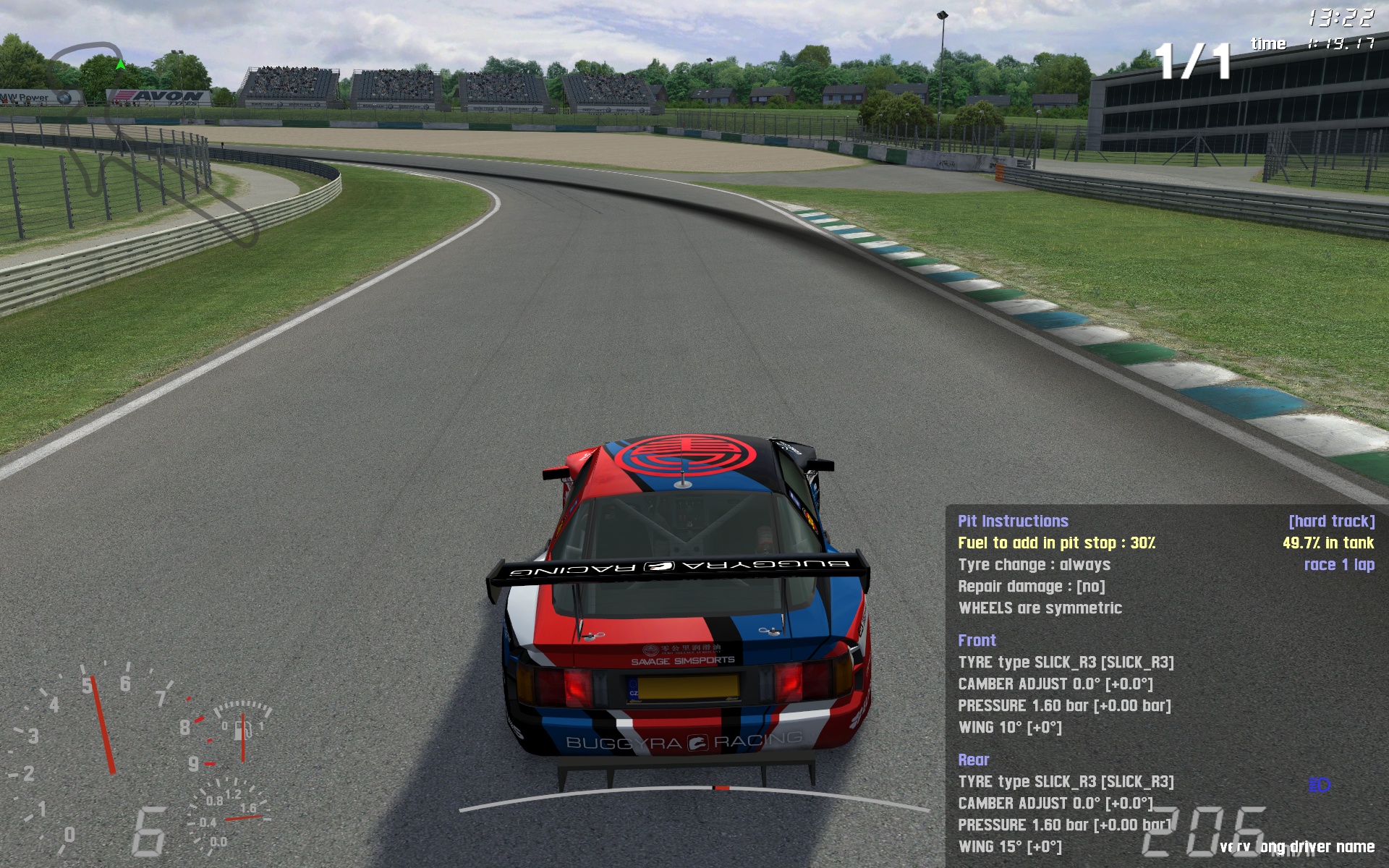
Task: Select the rear TYRE type row
Action: point(1066,782)
